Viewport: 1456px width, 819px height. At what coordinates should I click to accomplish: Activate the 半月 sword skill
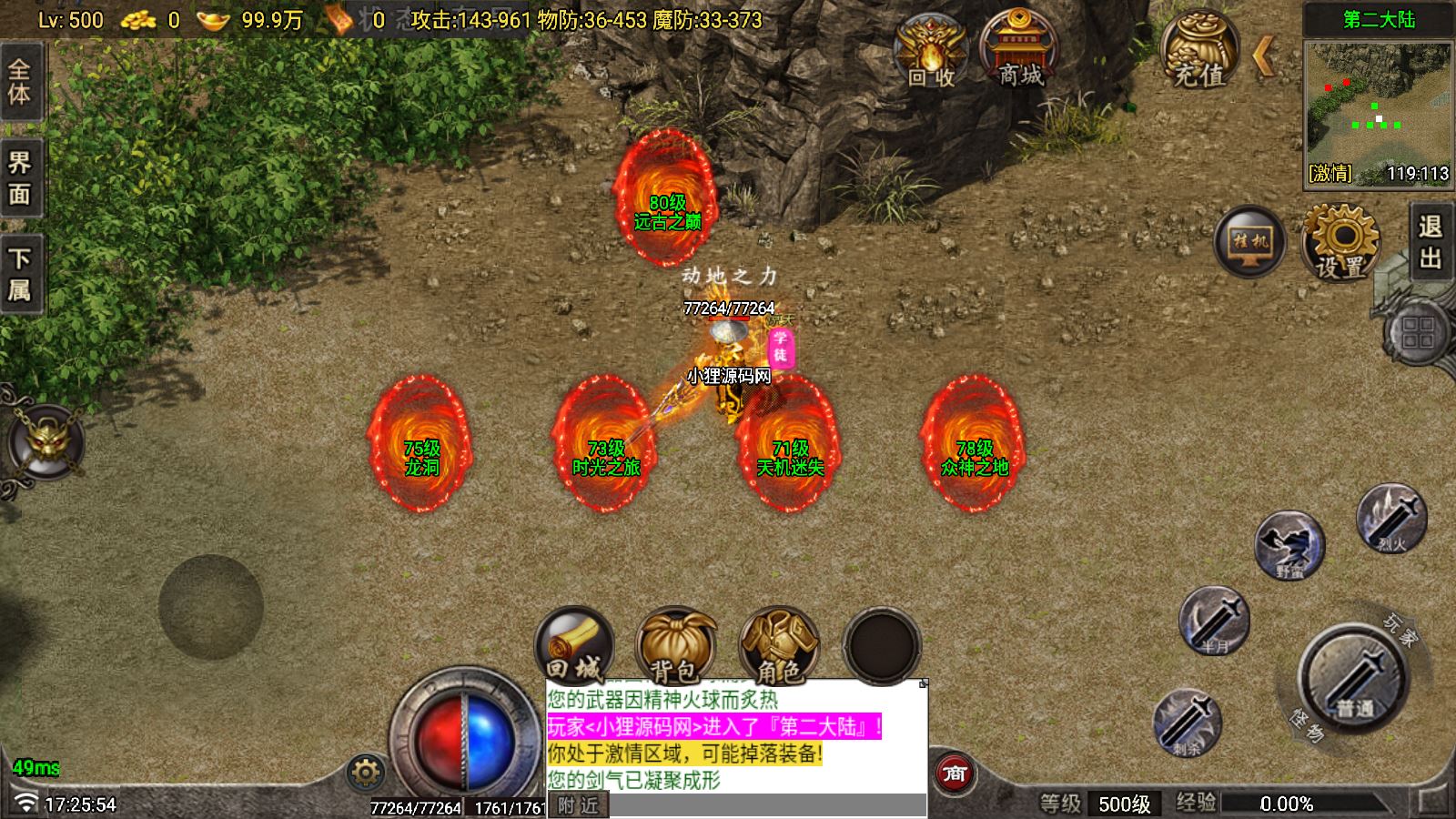pos(1214,622)
